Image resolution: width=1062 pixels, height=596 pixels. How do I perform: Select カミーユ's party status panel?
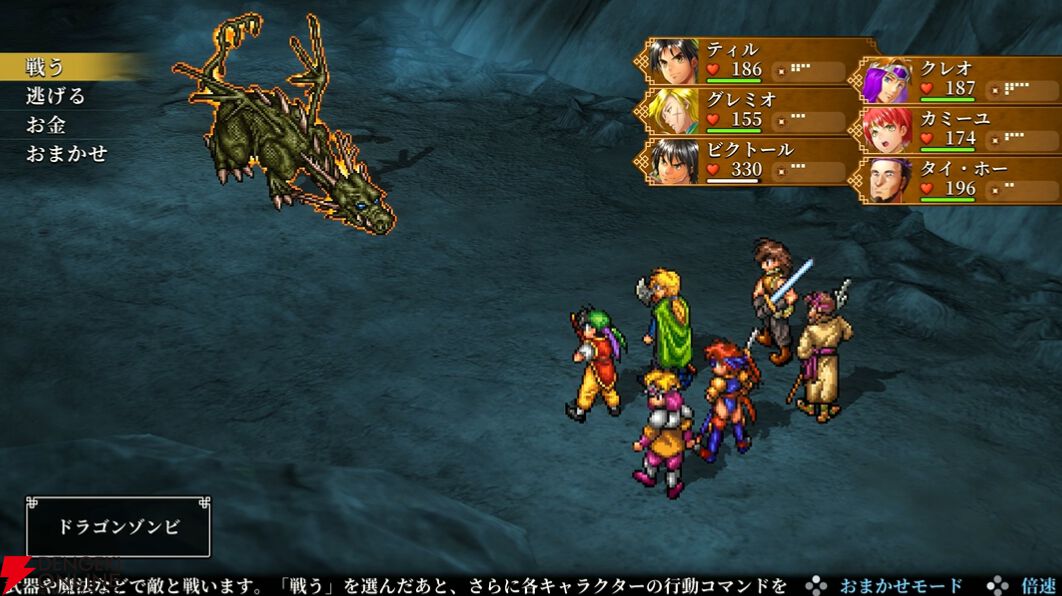click(958, 129)
